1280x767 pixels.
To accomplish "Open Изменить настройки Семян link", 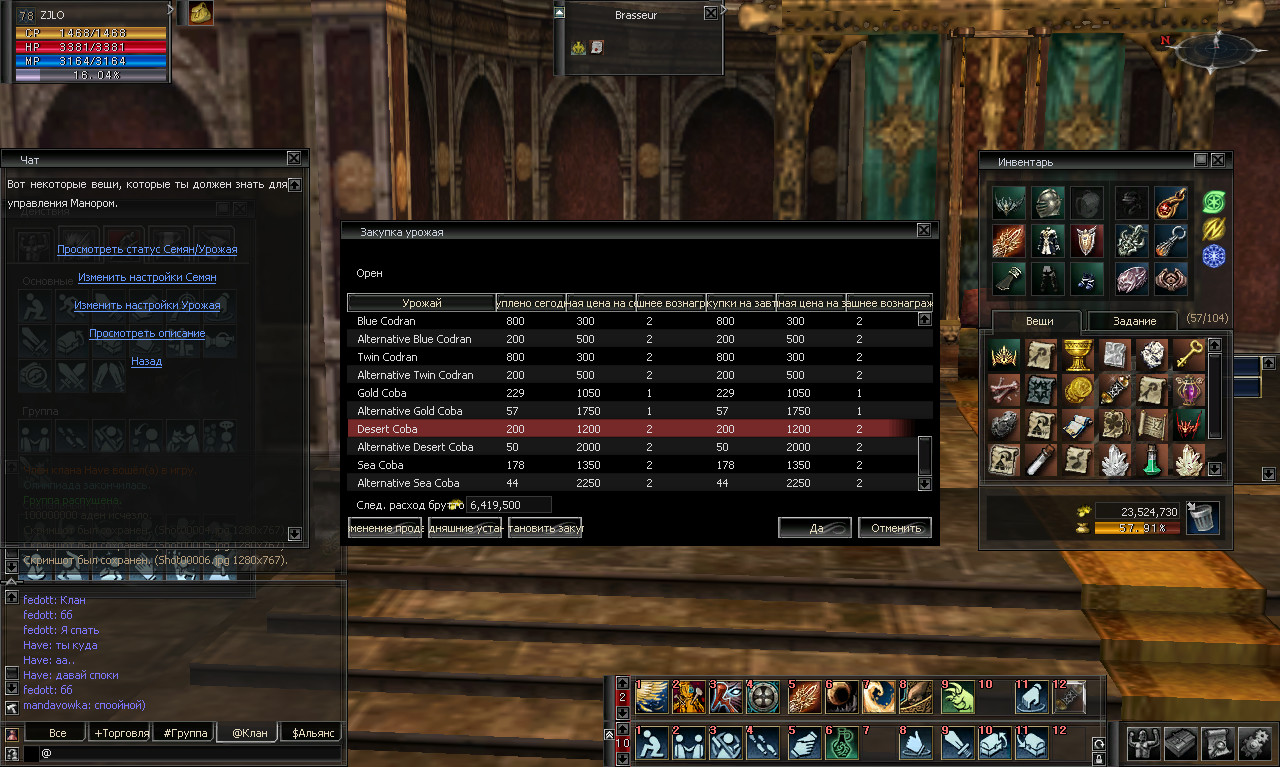I will pyautogui.click(x=147, y=277).
